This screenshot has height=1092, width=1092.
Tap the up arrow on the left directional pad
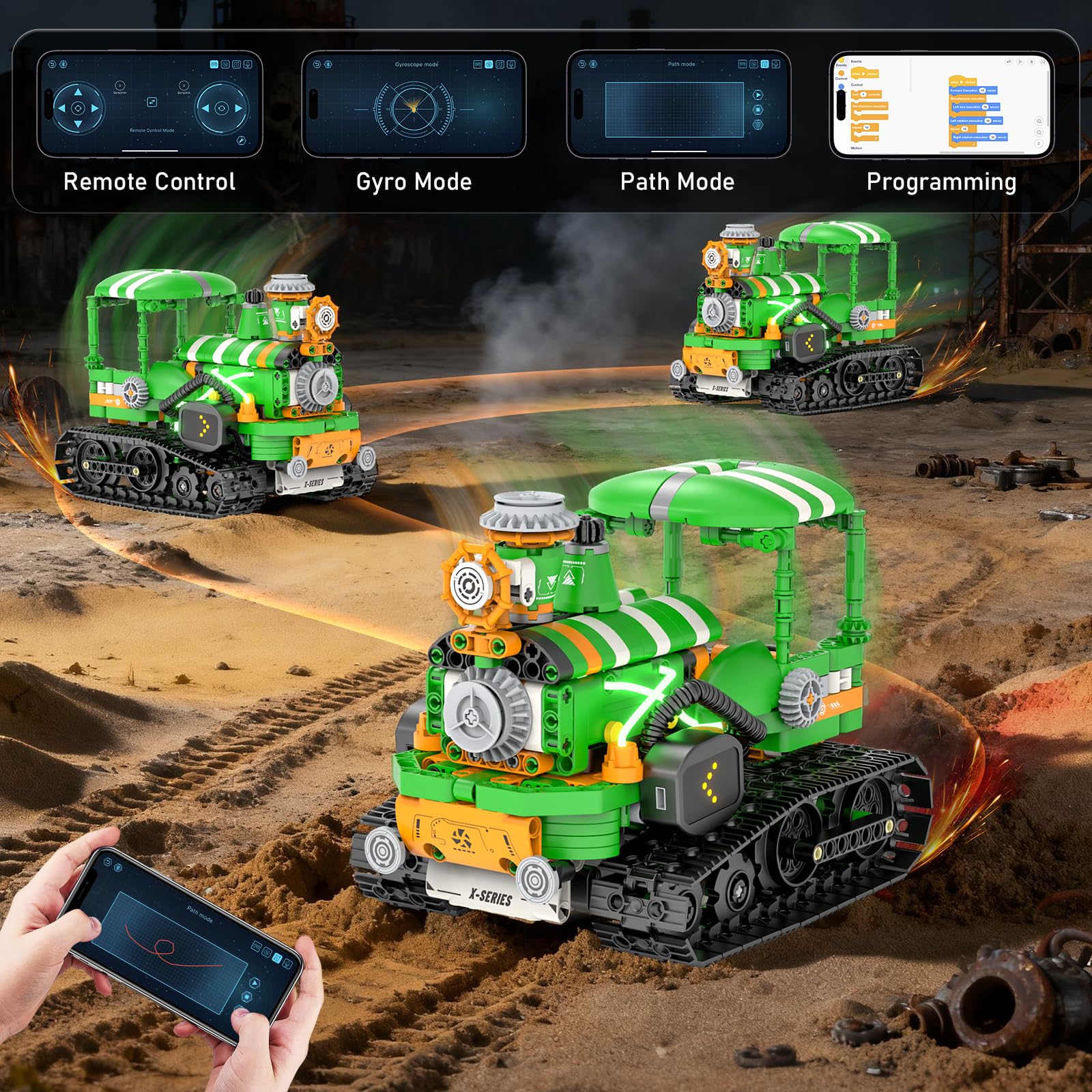76,93
